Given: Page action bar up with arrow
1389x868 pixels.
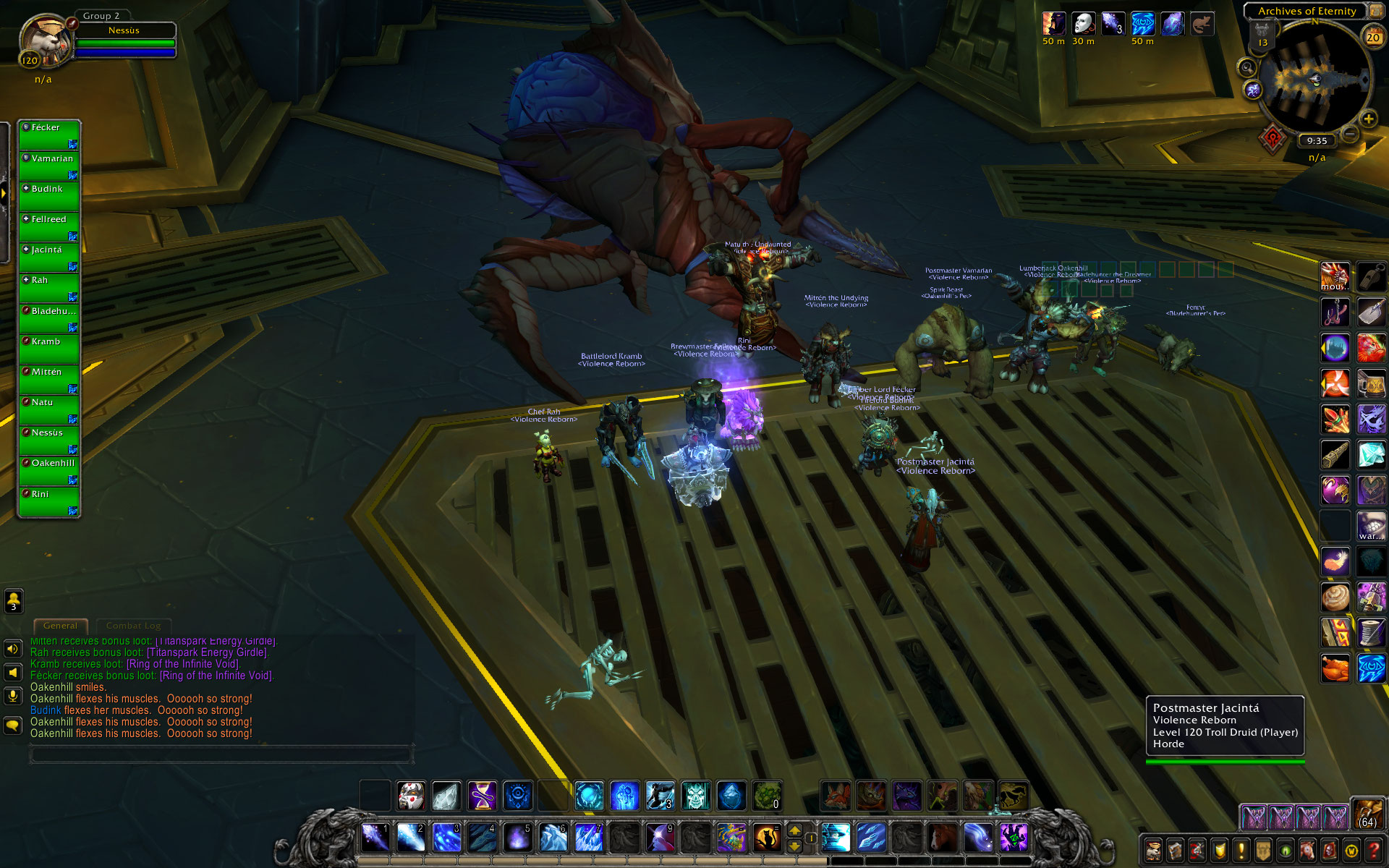Looking at the screenshot, I should click(x=794, y=831).
